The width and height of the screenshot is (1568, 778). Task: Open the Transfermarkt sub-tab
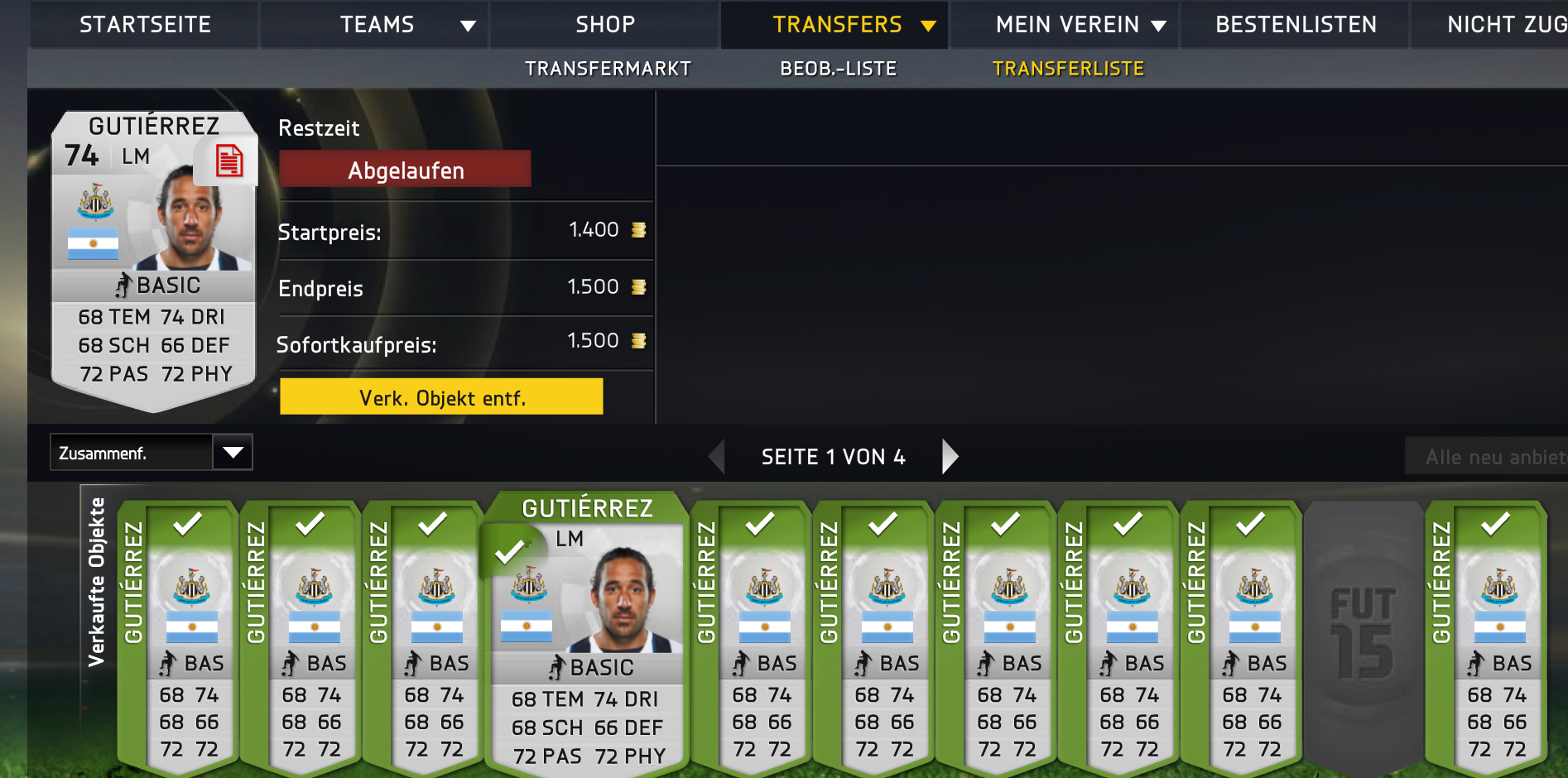pyautogui.click(x=608, y=69)
